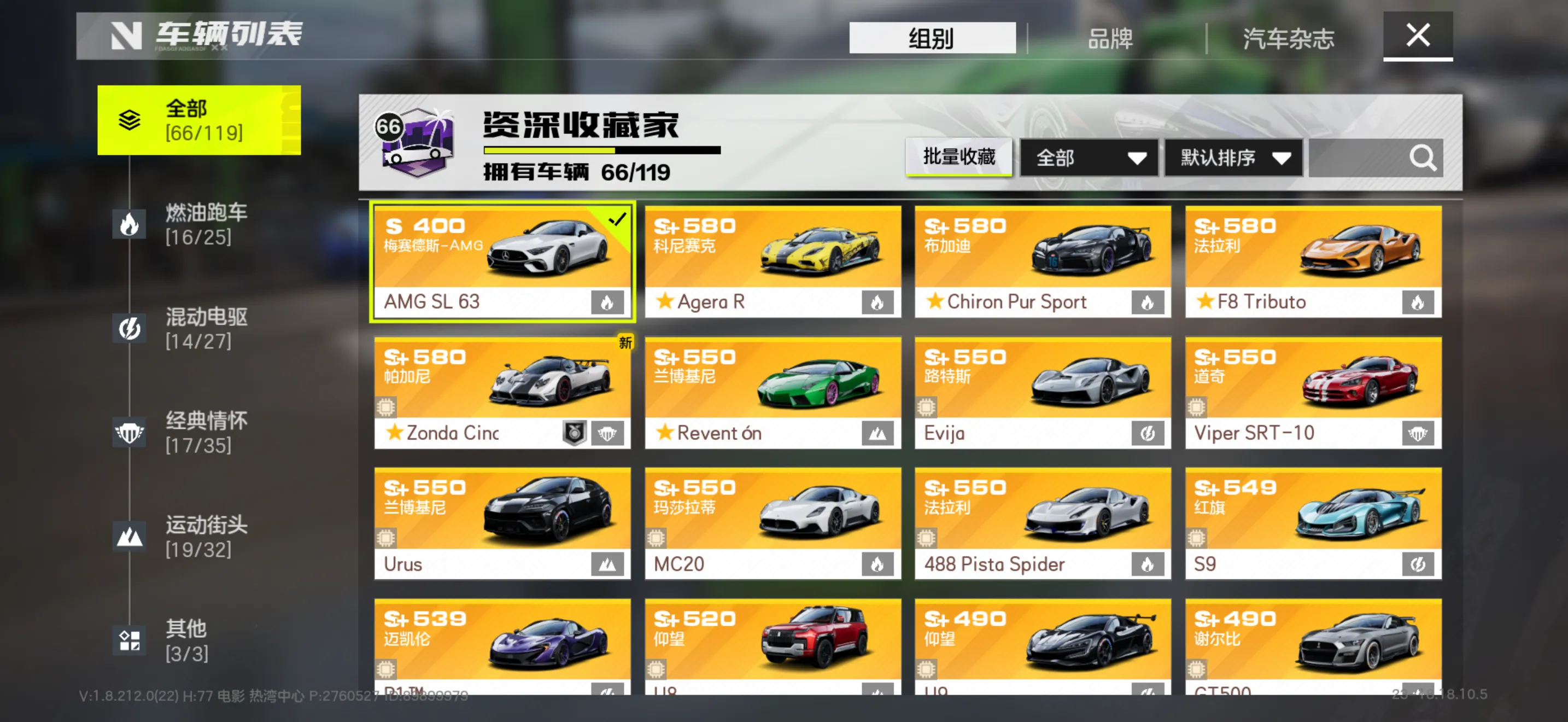Choose the Agera R car card
Viewport: 1568px width, 722px height.
coord(773,261)
